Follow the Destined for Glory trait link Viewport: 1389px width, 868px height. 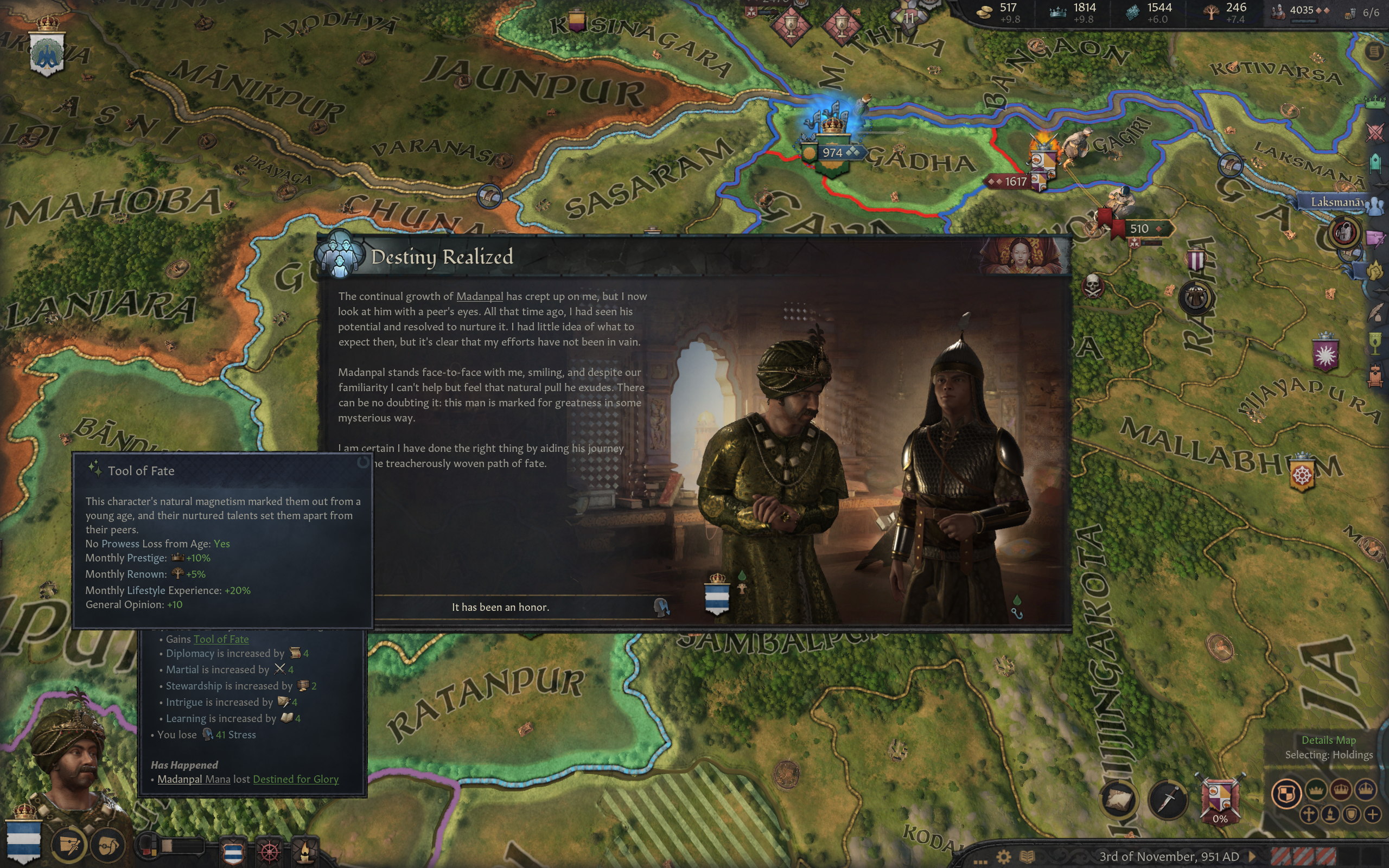click(296, 779)
